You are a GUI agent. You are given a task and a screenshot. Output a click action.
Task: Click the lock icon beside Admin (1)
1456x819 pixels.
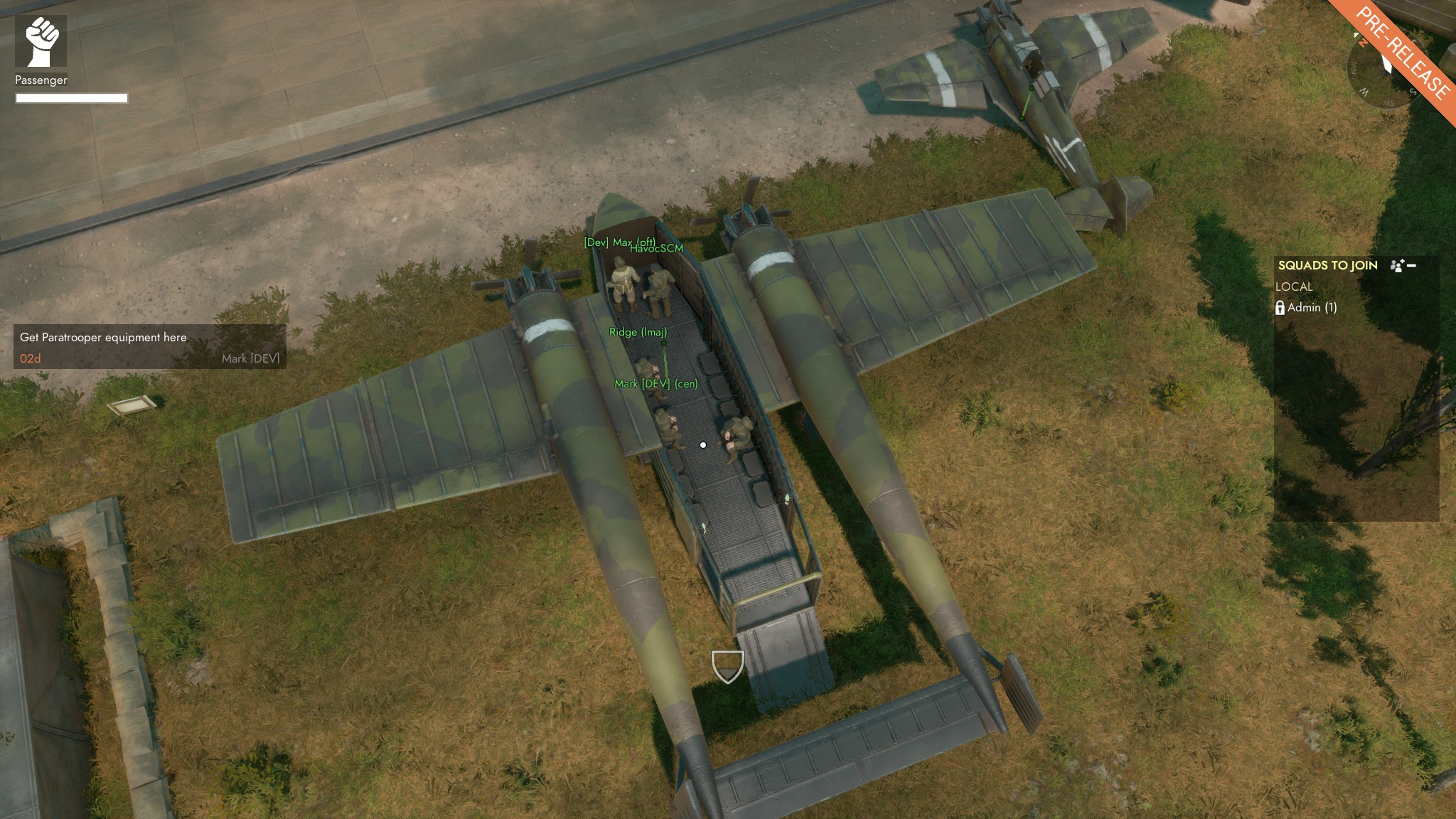click(x=1281, y=309)
